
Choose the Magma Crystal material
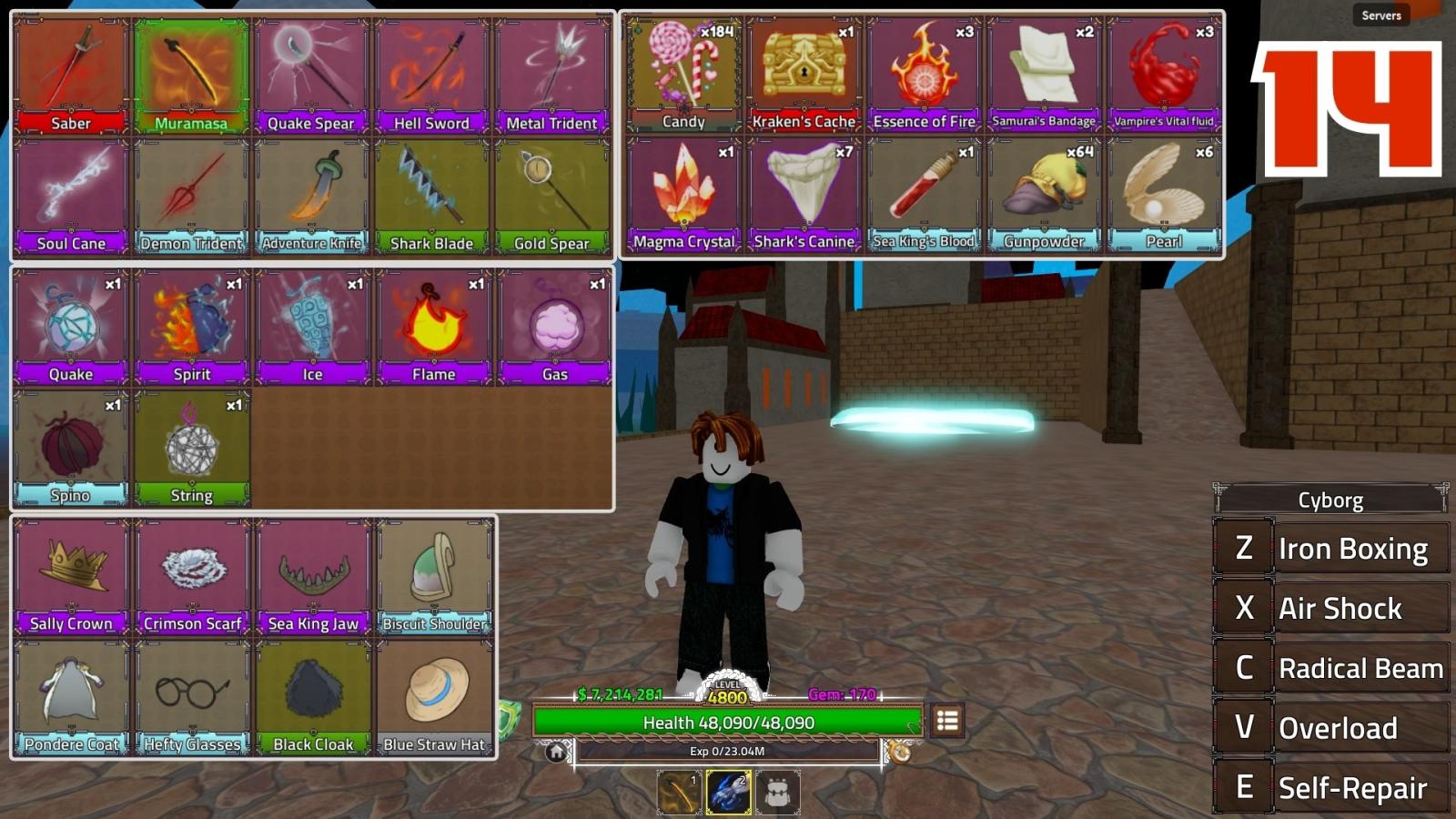tap(683, 195)
